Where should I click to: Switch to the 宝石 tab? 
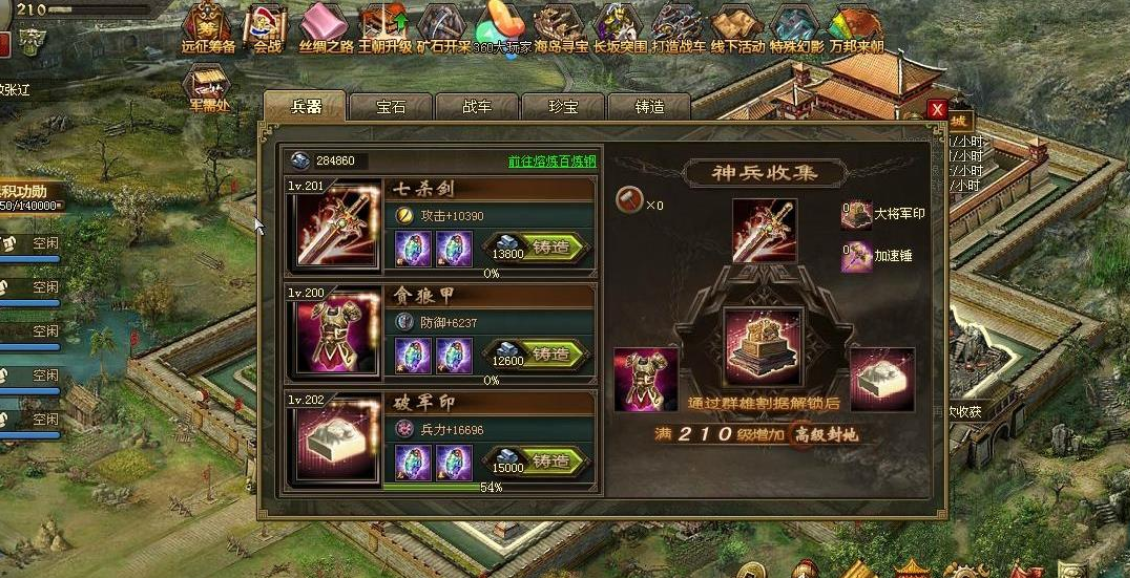391,107
